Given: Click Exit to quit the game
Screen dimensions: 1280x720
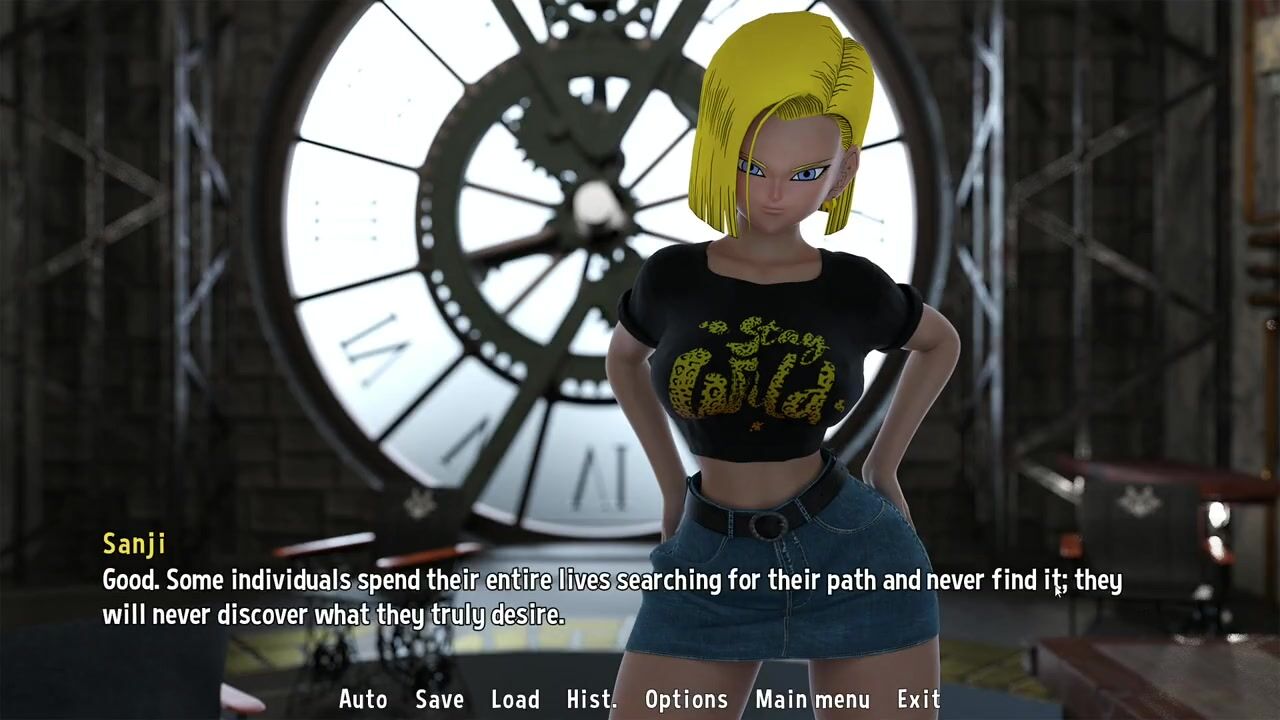Looking at the screenshot, I should pyautogui.click(x=918, y=699).
